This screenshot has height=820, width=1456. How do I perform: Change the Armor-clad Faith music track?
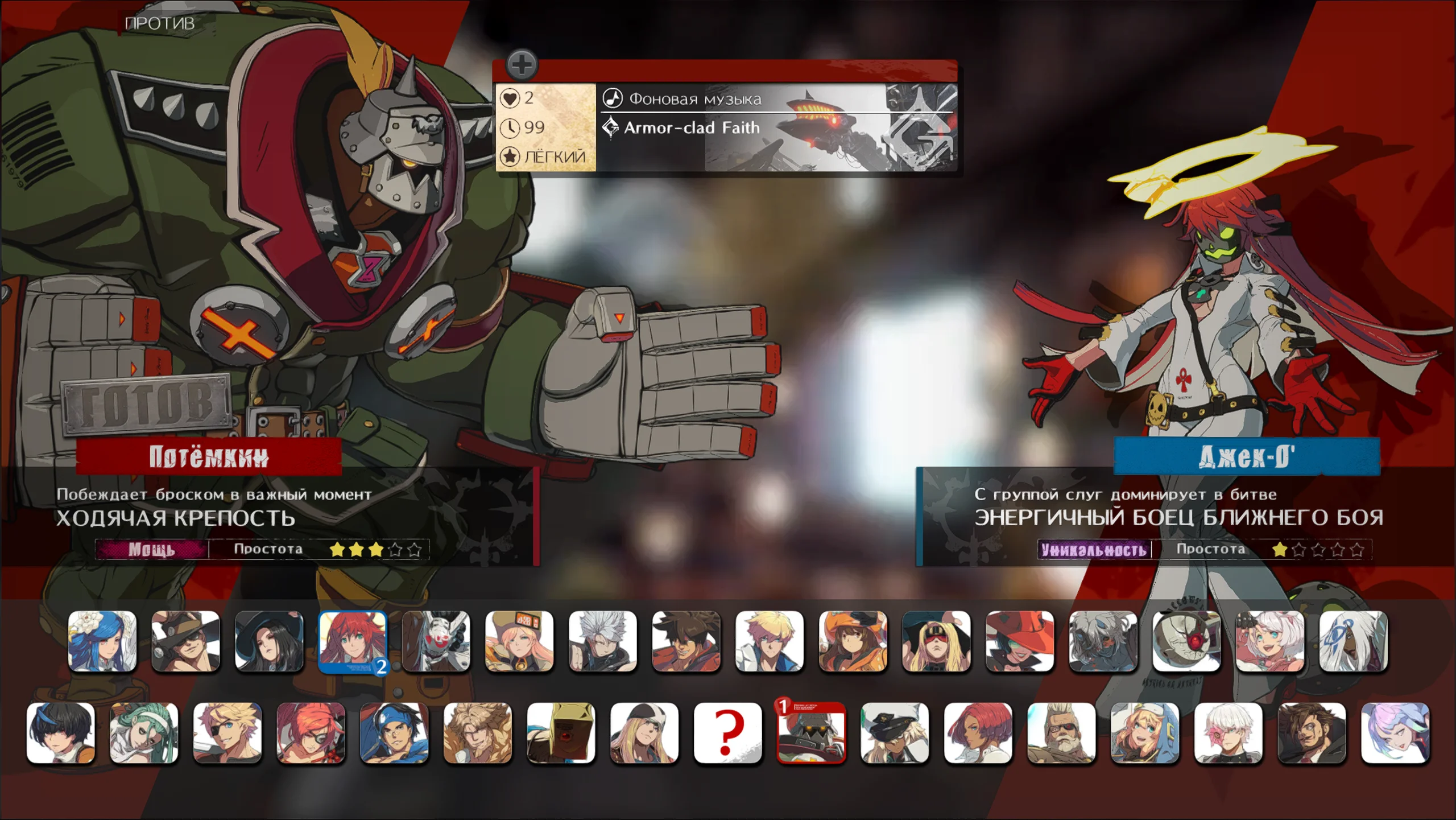click(692, 128)
